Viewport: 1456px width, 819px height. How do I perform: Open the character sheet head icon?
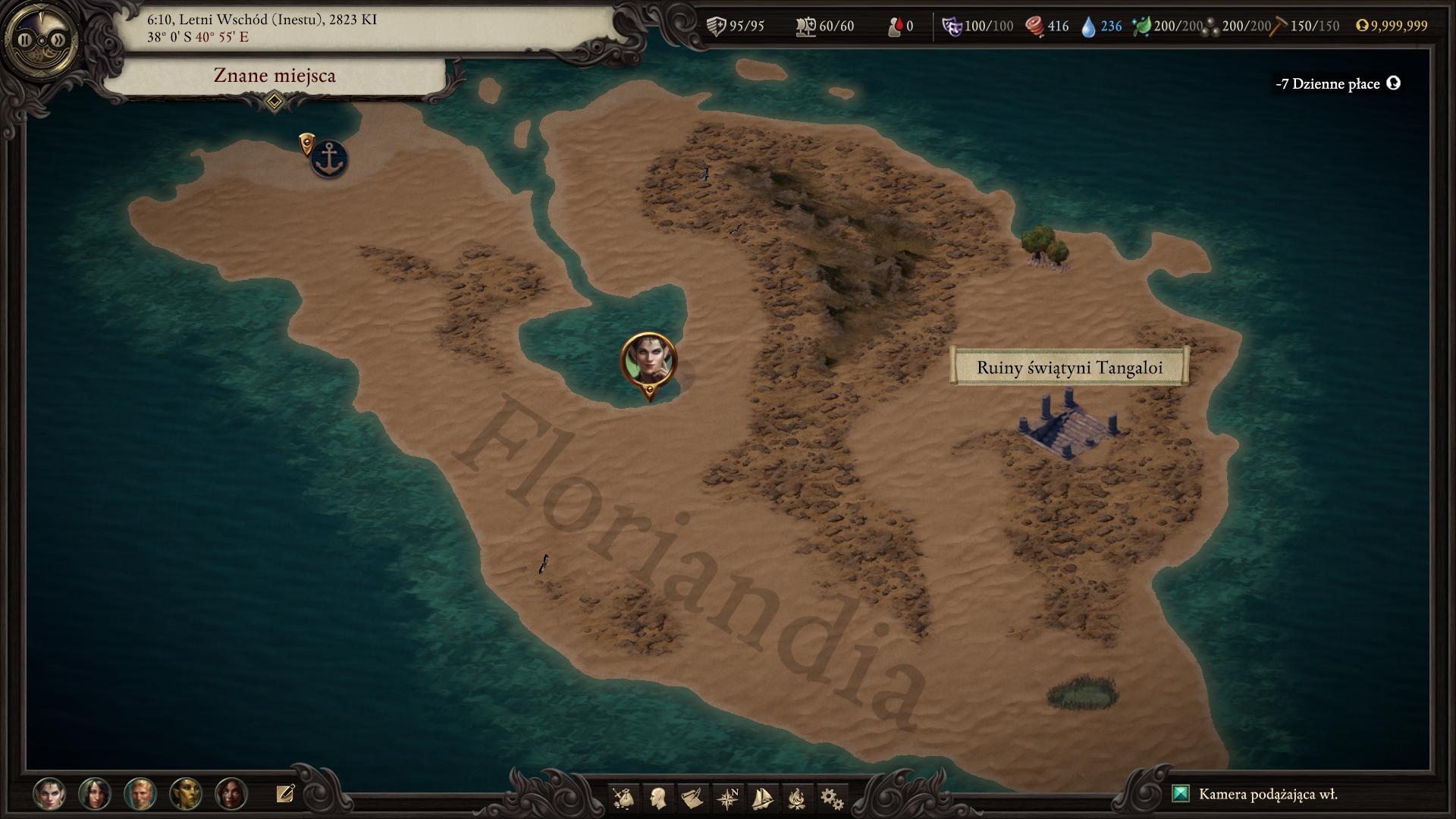(x=658, y=798)
